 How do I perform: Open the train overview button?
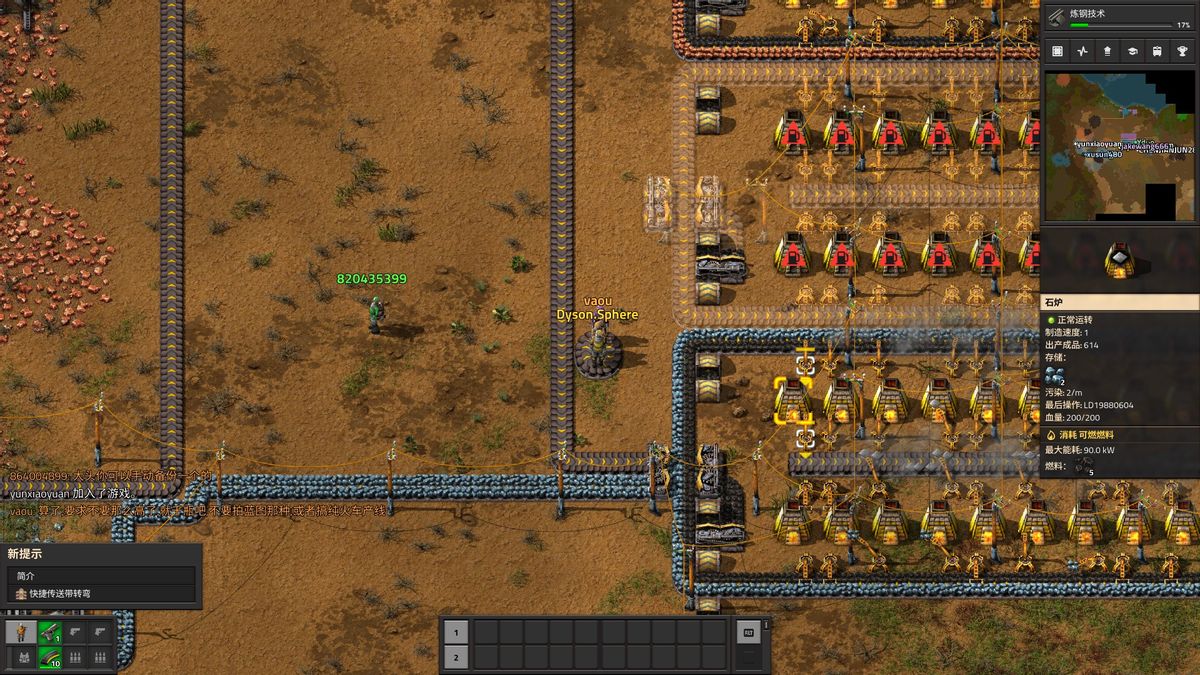tap(1157, 51)
